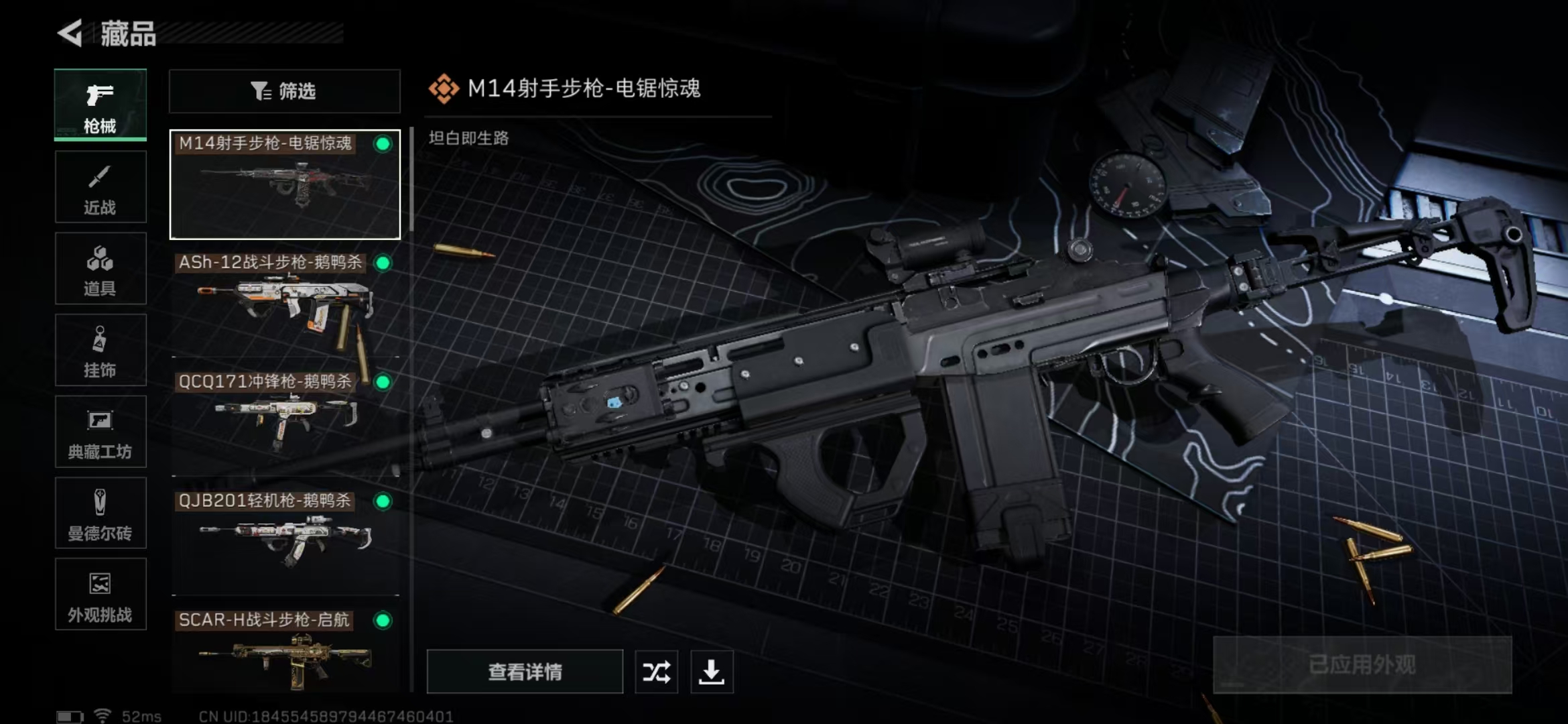Pick the QCQ171冲锋枪-鹅鸭杀 skin

pyautogui.click(x=285, y=422)
